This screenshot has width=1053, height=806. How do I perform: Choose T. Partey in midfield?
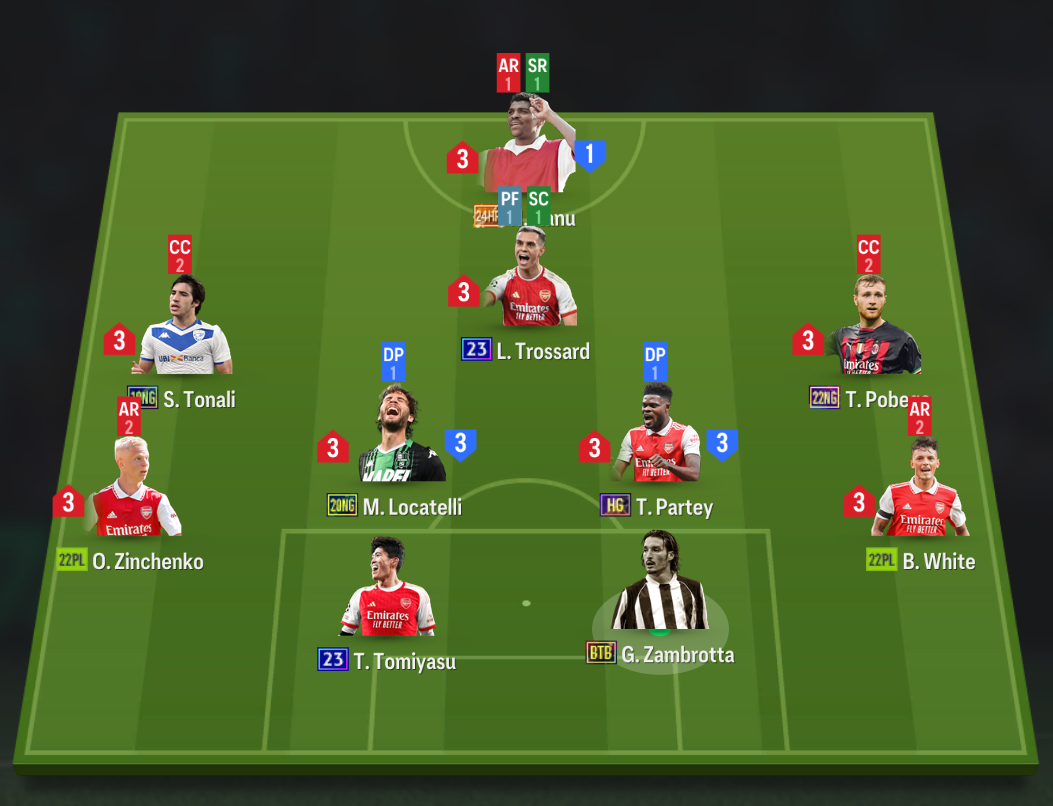(x=658, y=440)
